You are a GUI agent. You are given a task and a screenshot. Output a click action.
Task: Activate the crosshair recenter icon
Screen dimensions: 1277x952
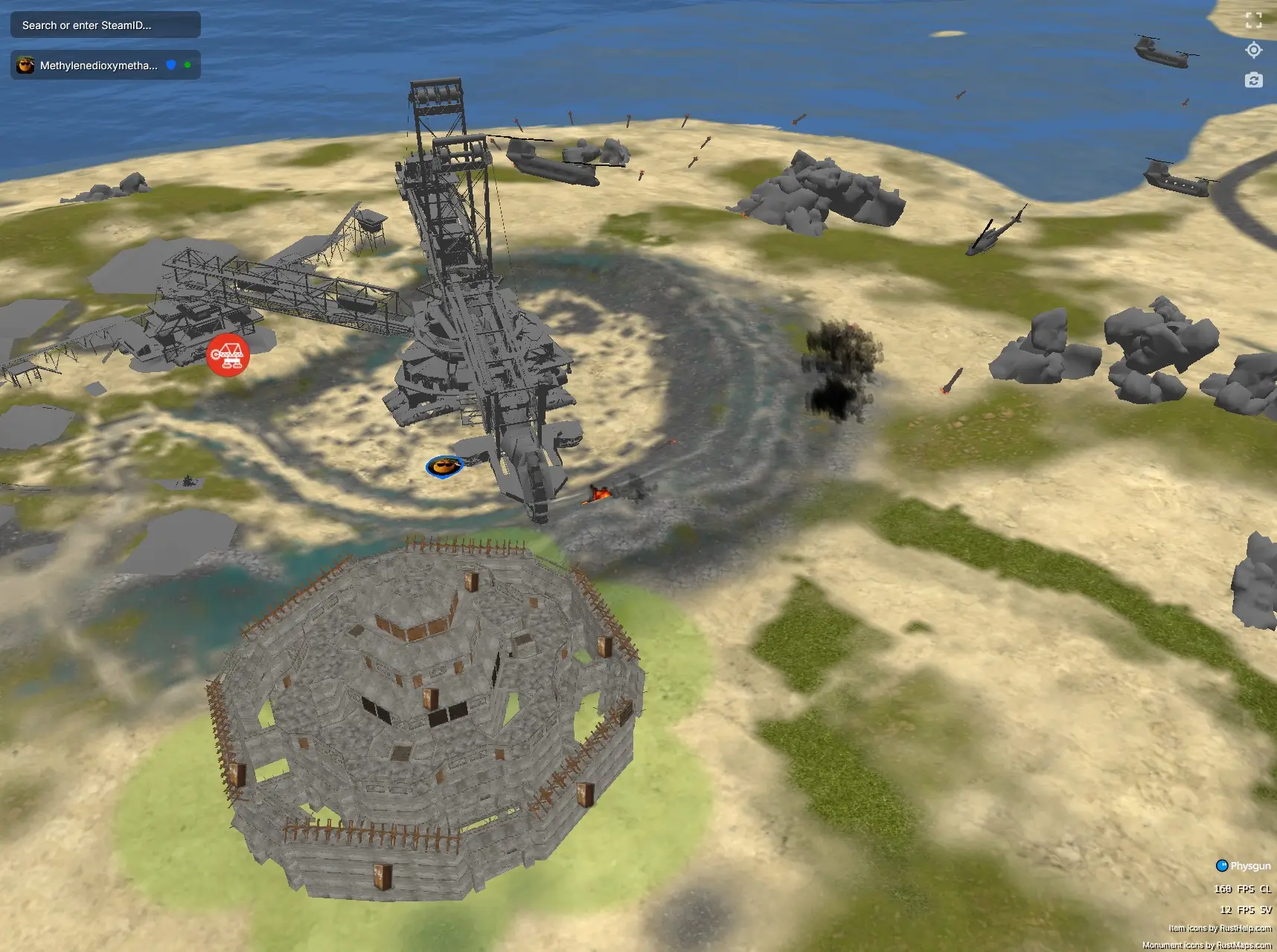pos(1254,50)
